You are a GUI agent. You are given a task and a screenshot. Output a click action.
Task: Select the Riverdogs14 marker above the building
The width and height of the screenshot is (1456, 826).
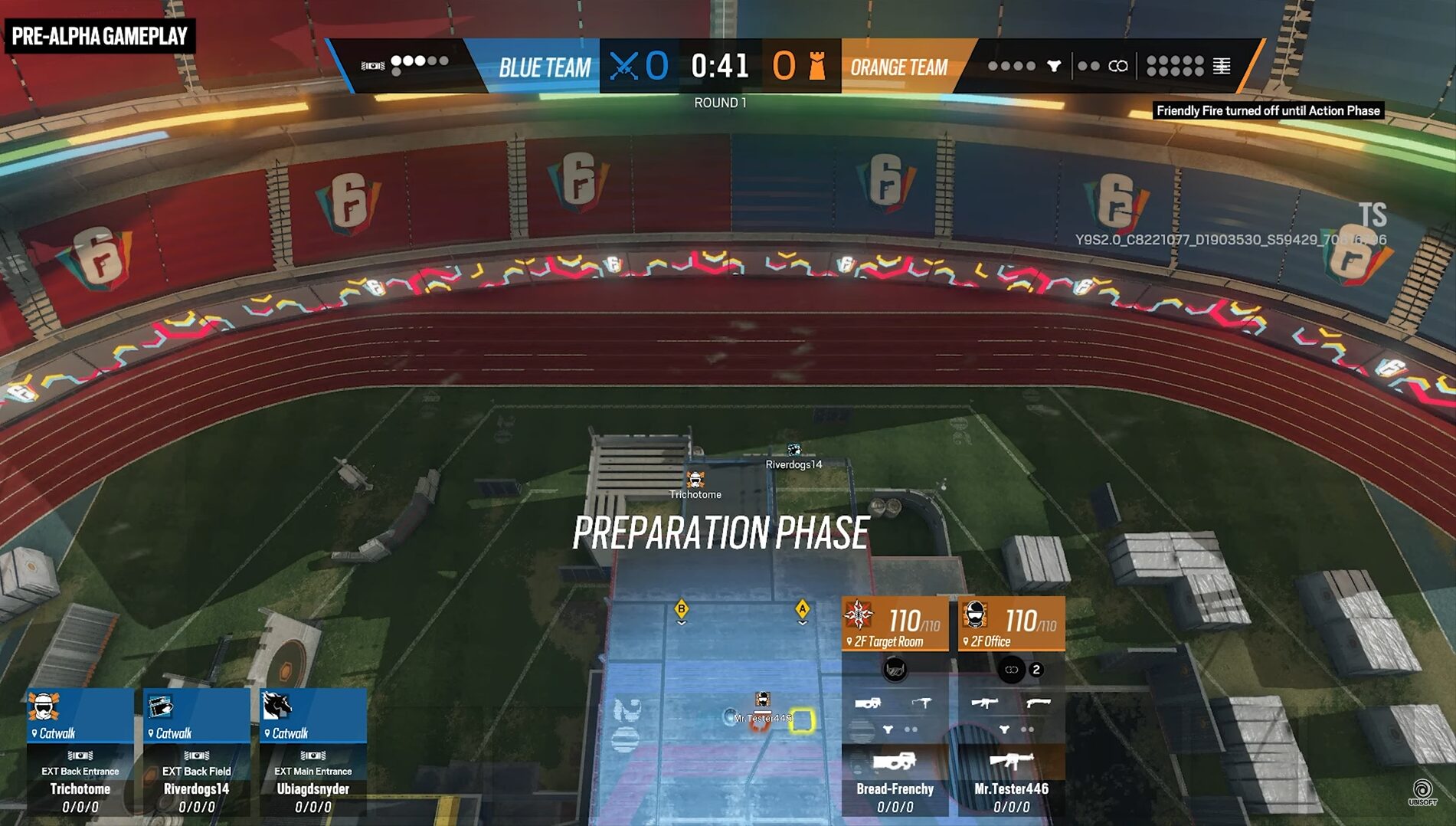[794, 451]
